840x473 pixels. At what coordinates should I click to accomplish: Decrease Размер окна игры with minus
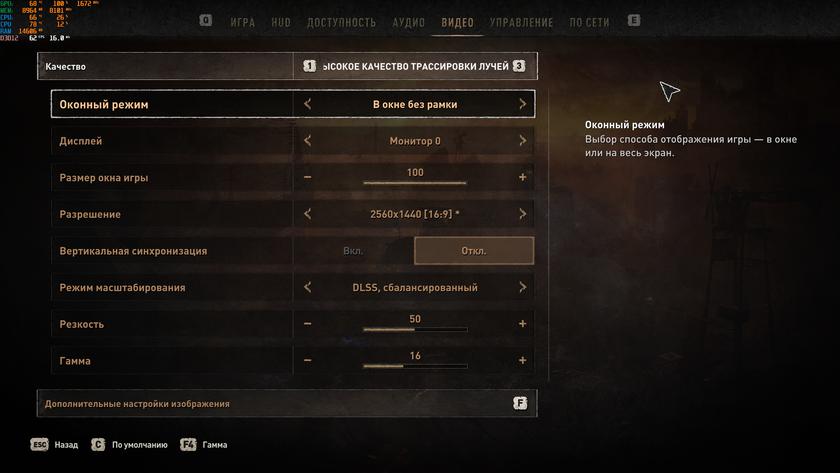[307, 178]
